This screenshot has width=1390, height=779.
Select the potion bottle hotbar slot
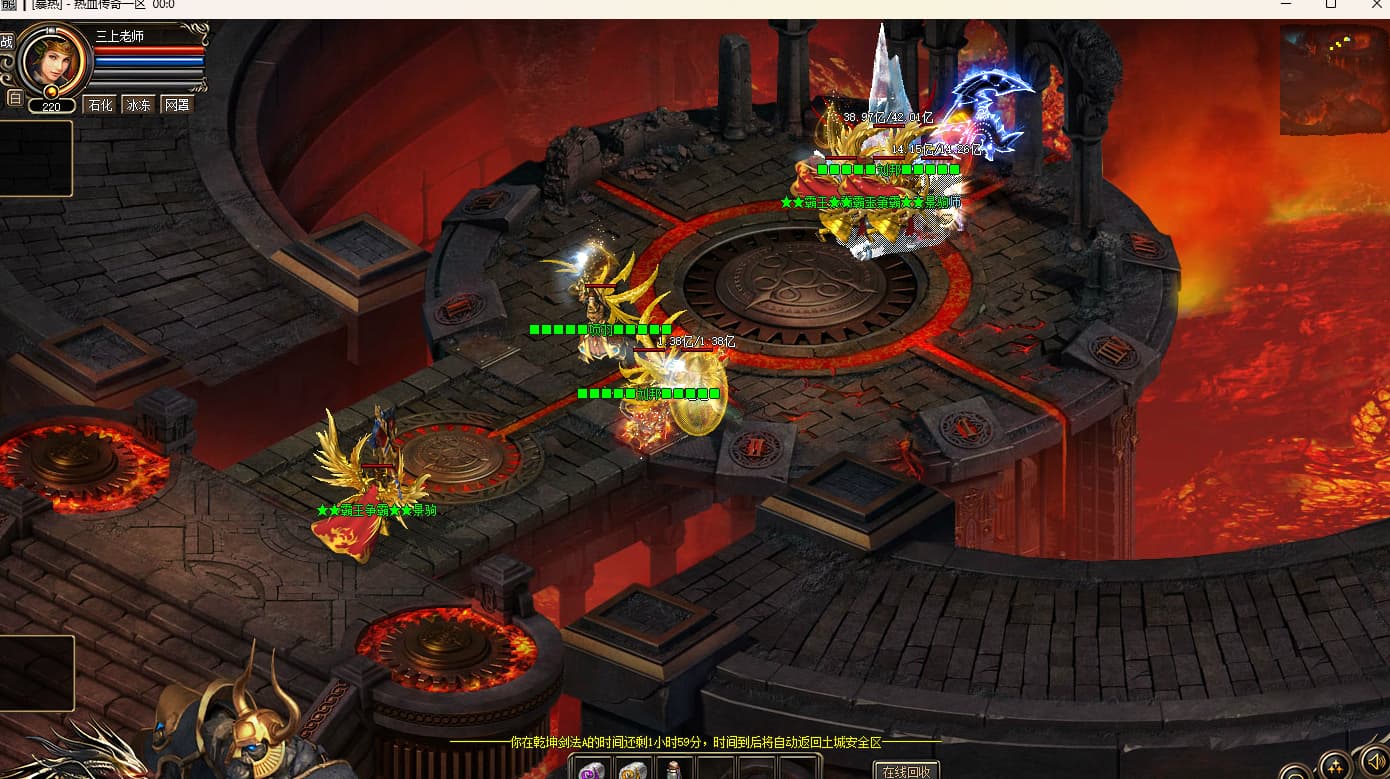674,770
